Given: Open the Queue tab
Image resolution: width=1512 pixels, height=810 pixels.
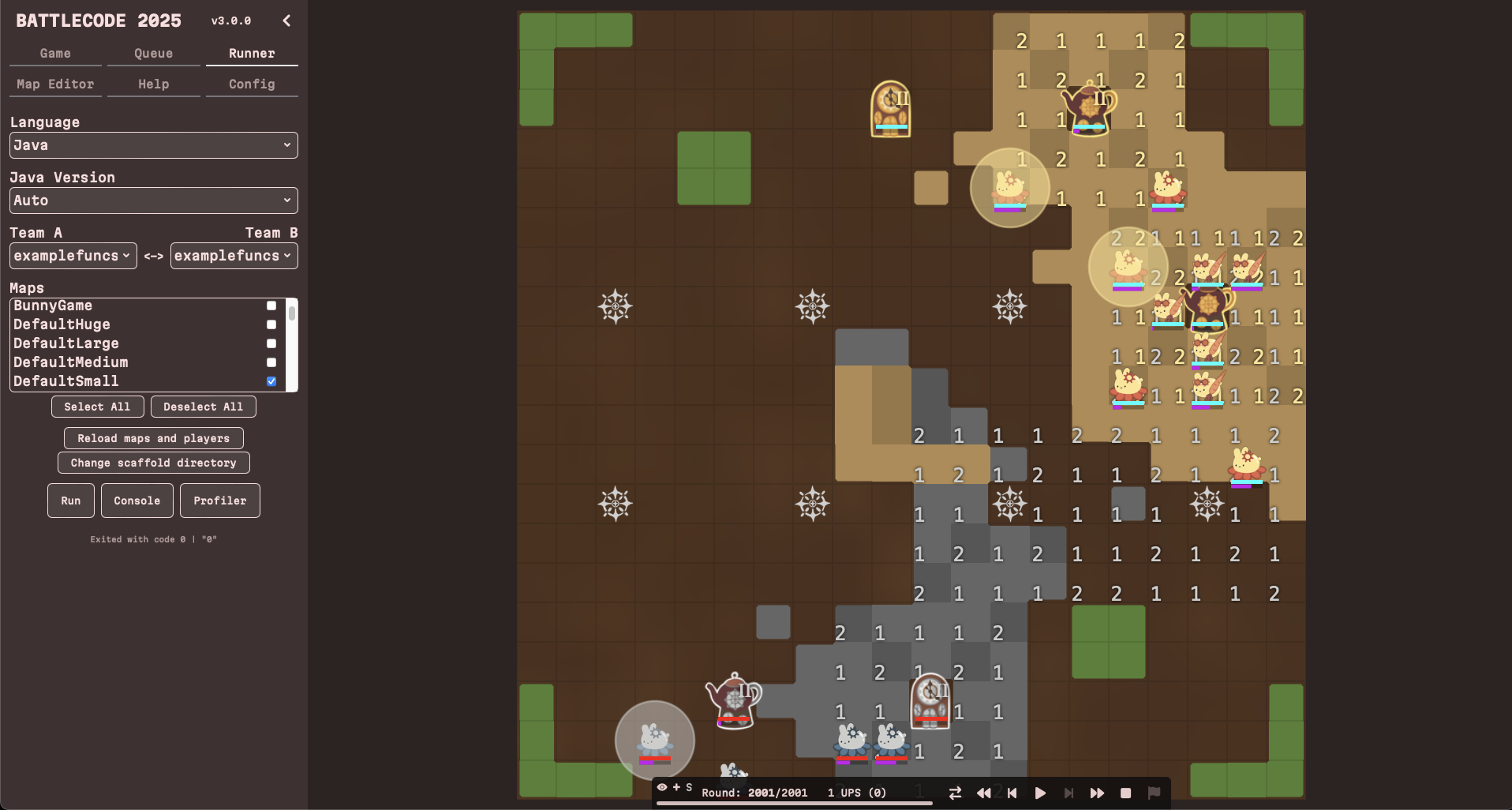Looking at the screenshot, I should [153, 53].
